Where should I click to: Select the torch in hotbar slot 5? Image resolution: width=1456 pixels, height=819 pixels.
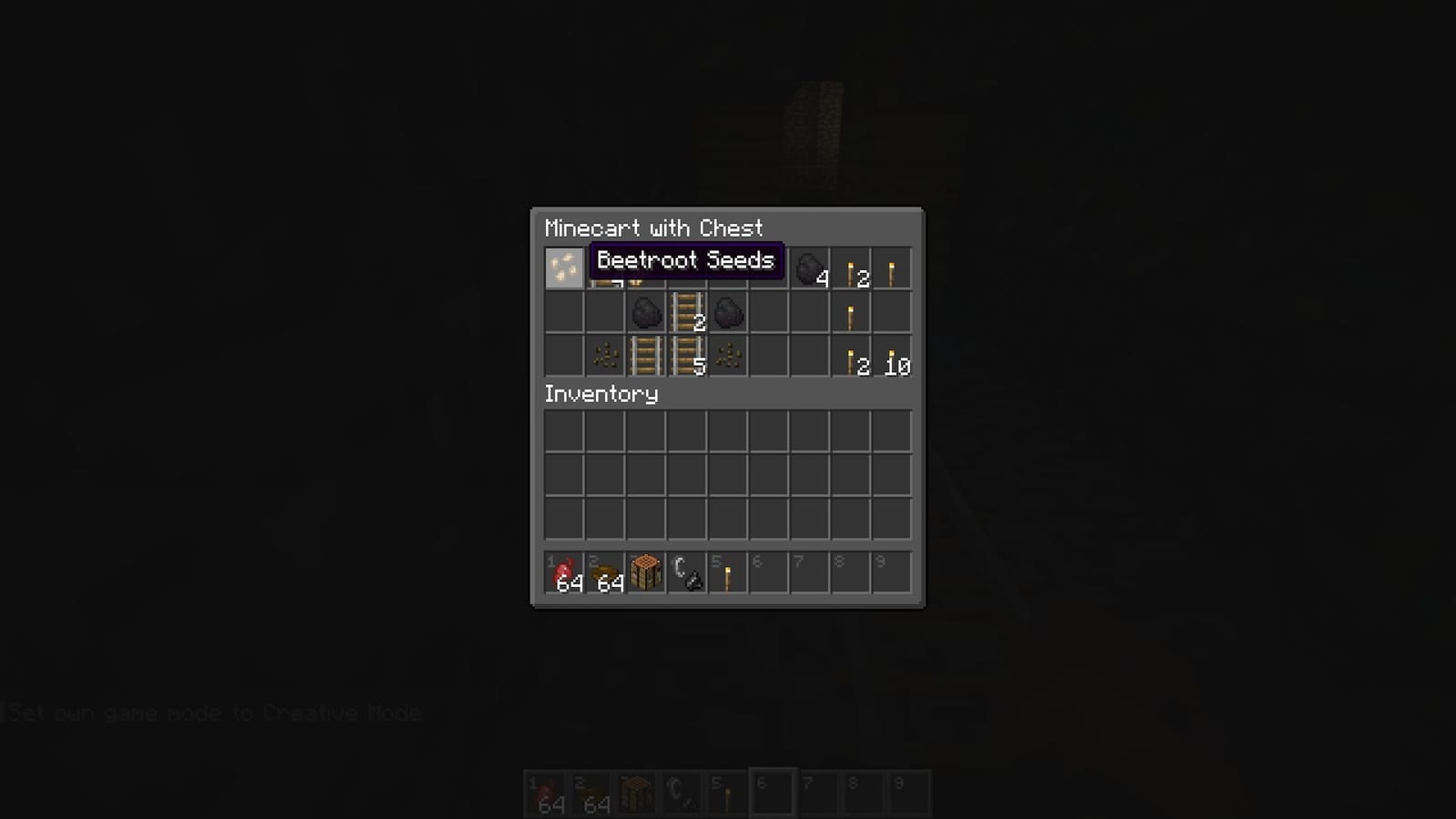click(x=727, y=571)
